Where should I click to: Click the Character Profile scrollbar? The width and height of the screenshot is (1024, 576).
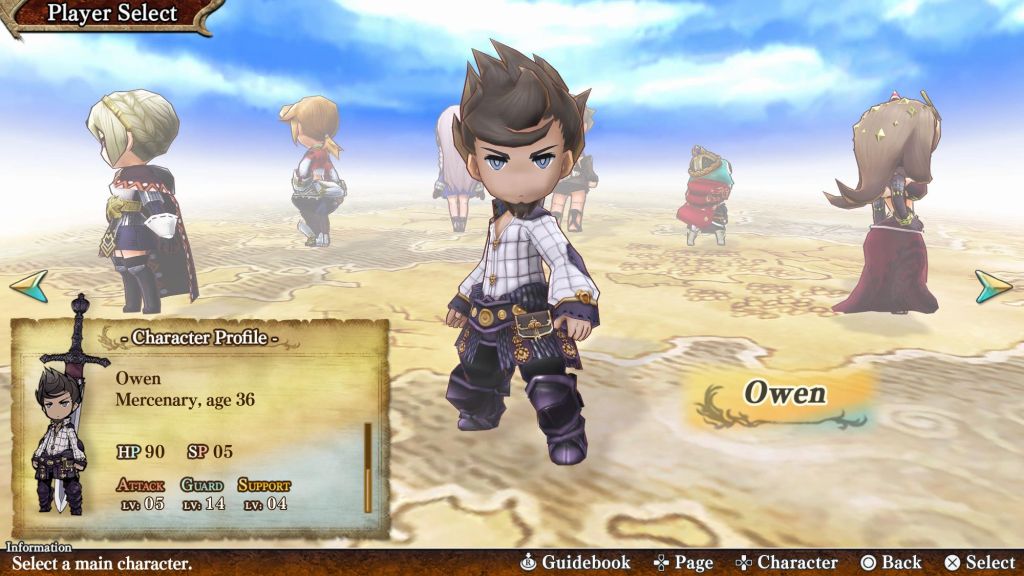pyautogui.click(x=368, y=467)
